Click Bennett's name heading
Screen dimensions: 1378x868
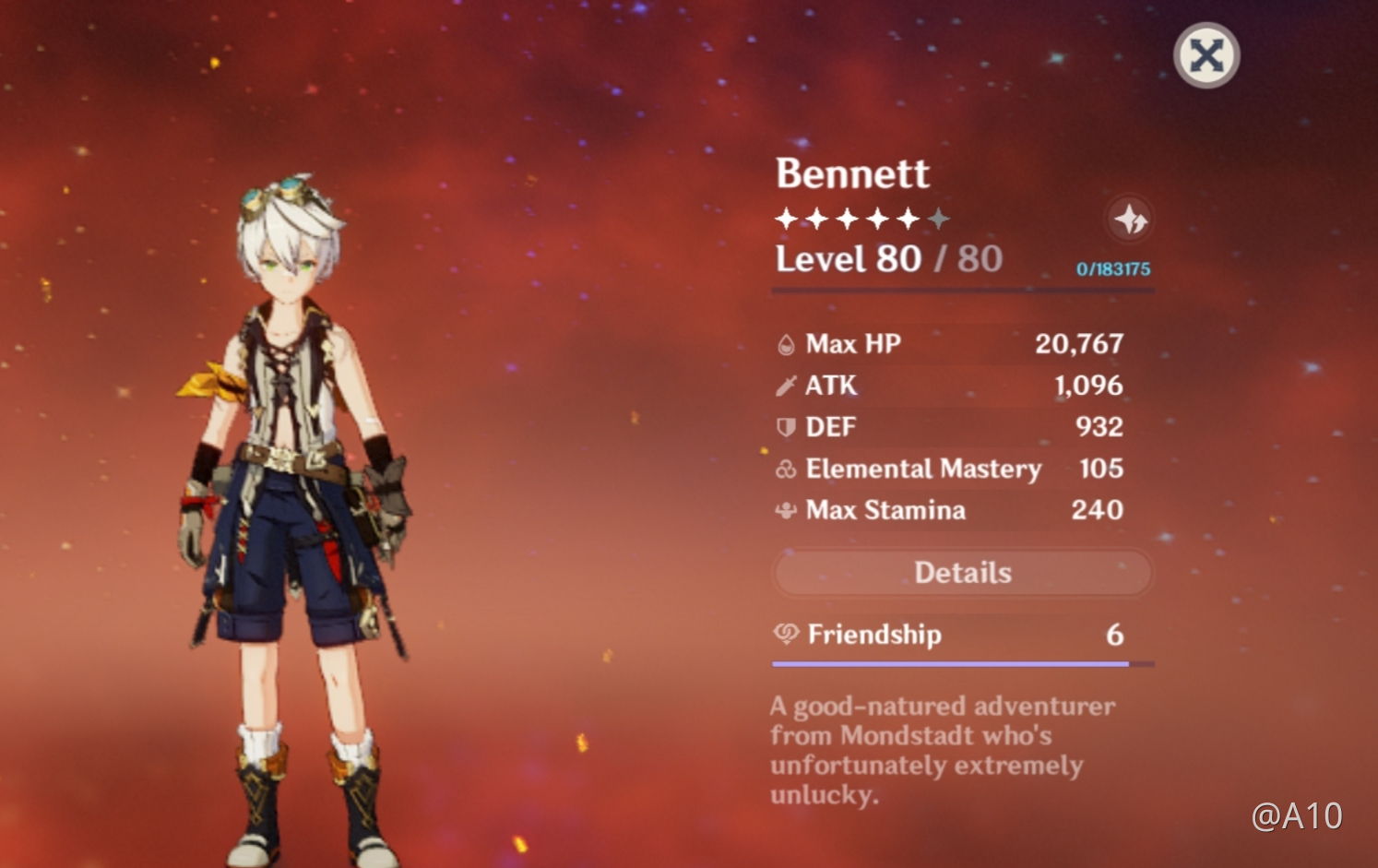[851, 173]
